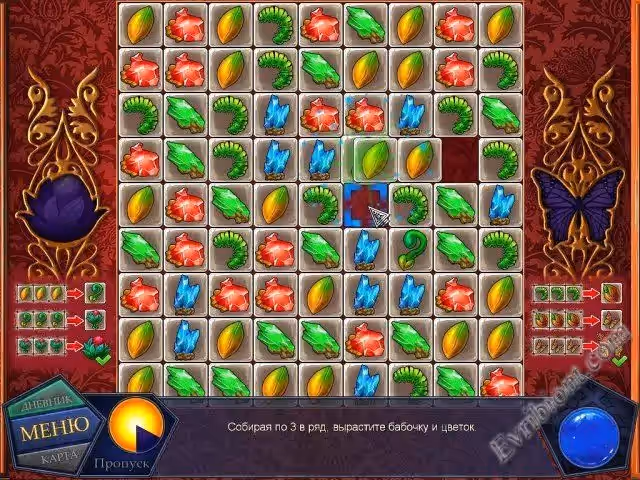Click the blue-highlighted empty board cell

[366, 204]
